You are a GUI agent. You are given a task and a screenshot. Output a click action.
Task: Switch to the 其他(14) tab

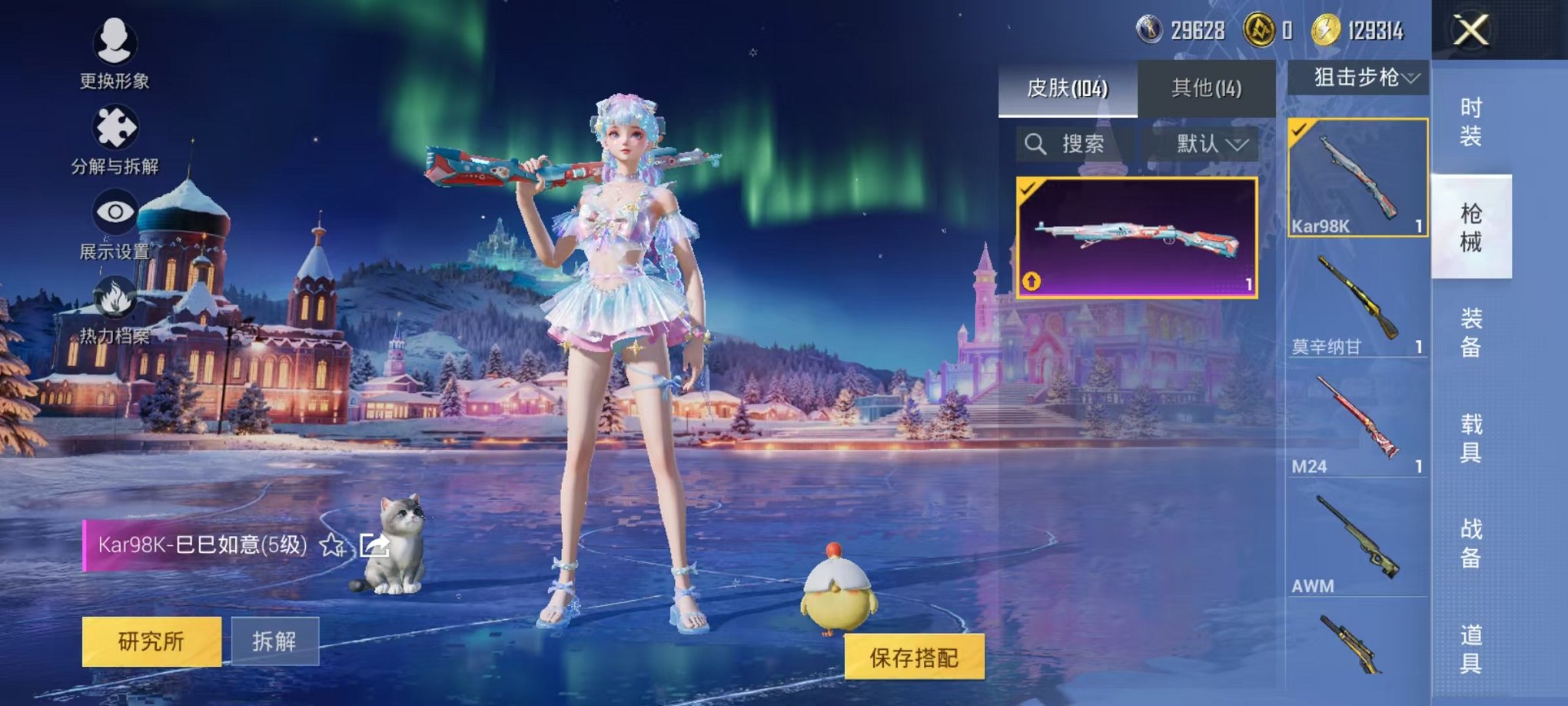click(1208, 87)
